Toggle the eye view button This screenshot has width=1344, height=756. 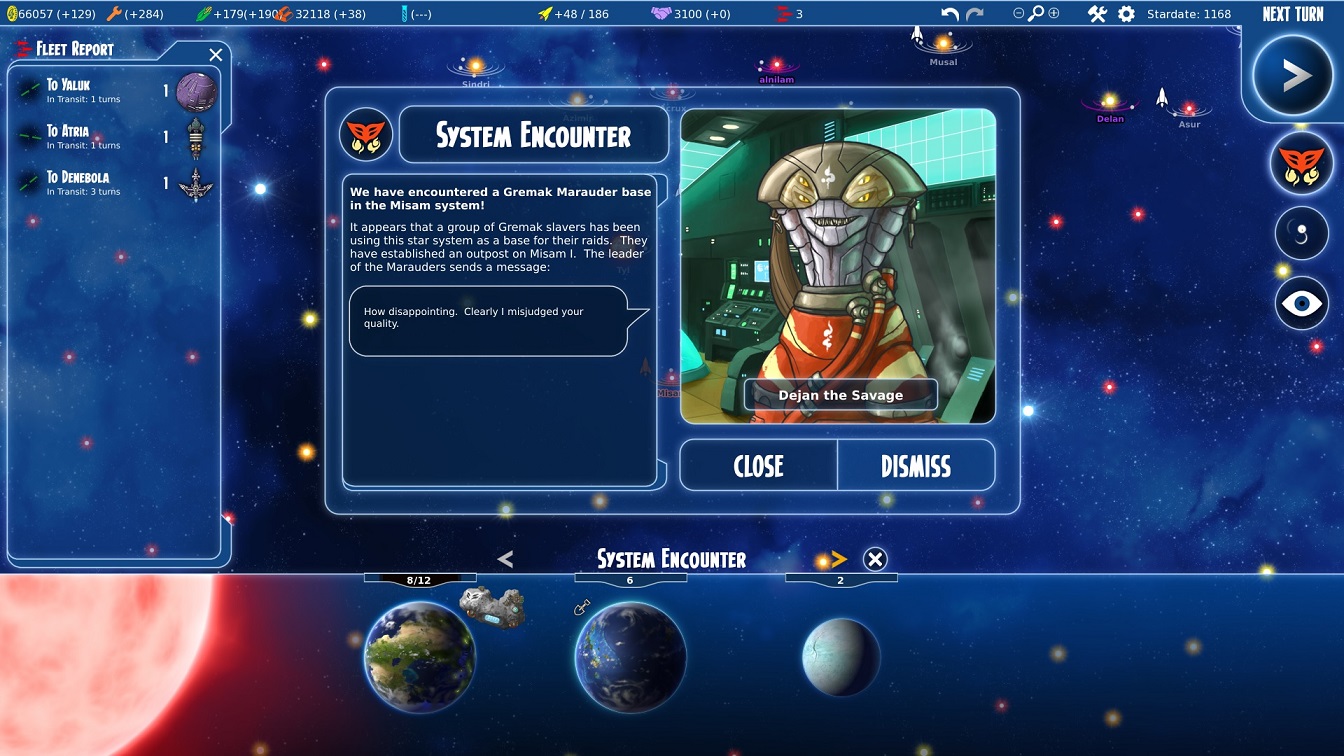pos(1301,303)
